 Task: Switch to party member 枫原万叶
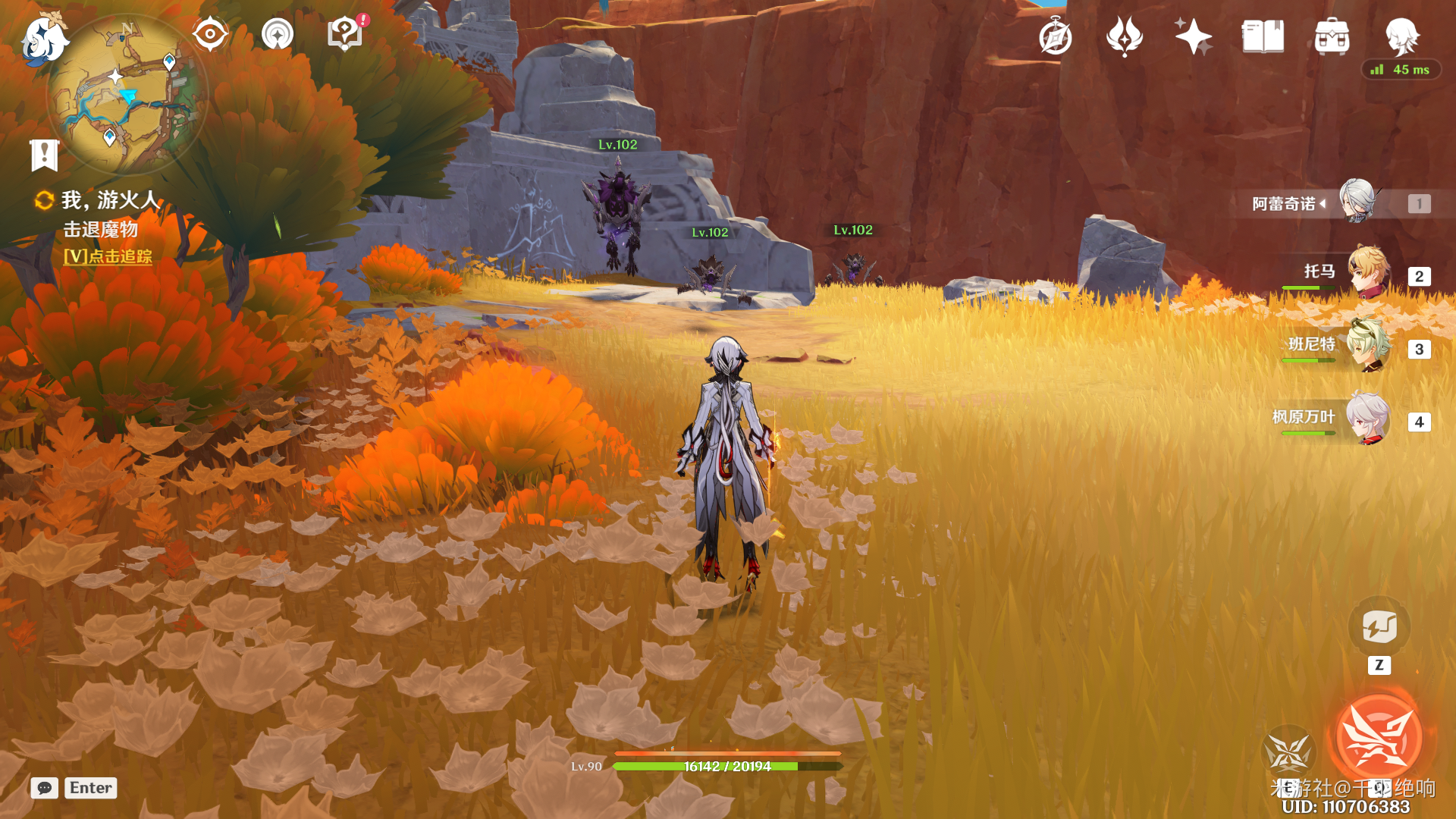click(x=1368, y=418)
